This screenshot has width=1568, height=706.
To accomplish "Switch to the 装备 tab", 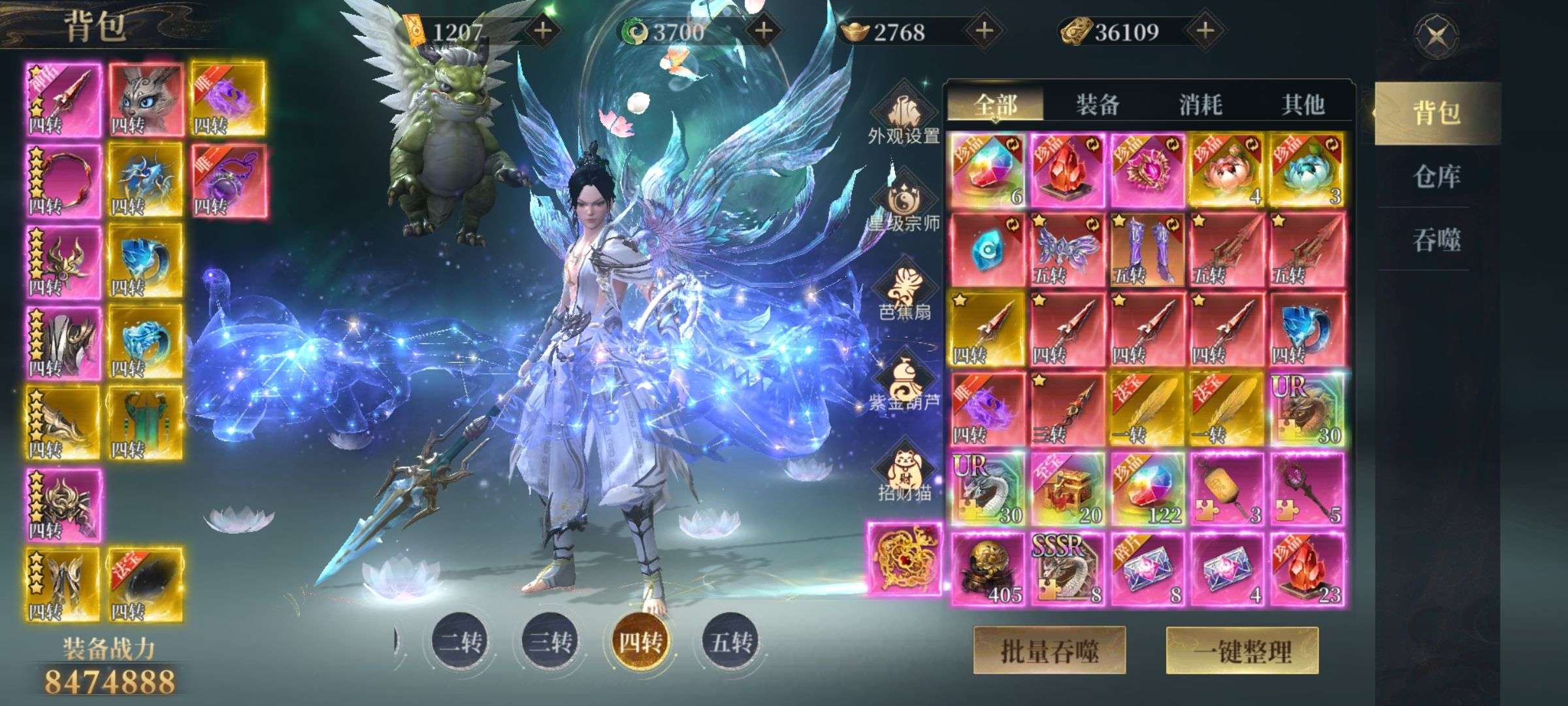I will tap(1098, 105).
